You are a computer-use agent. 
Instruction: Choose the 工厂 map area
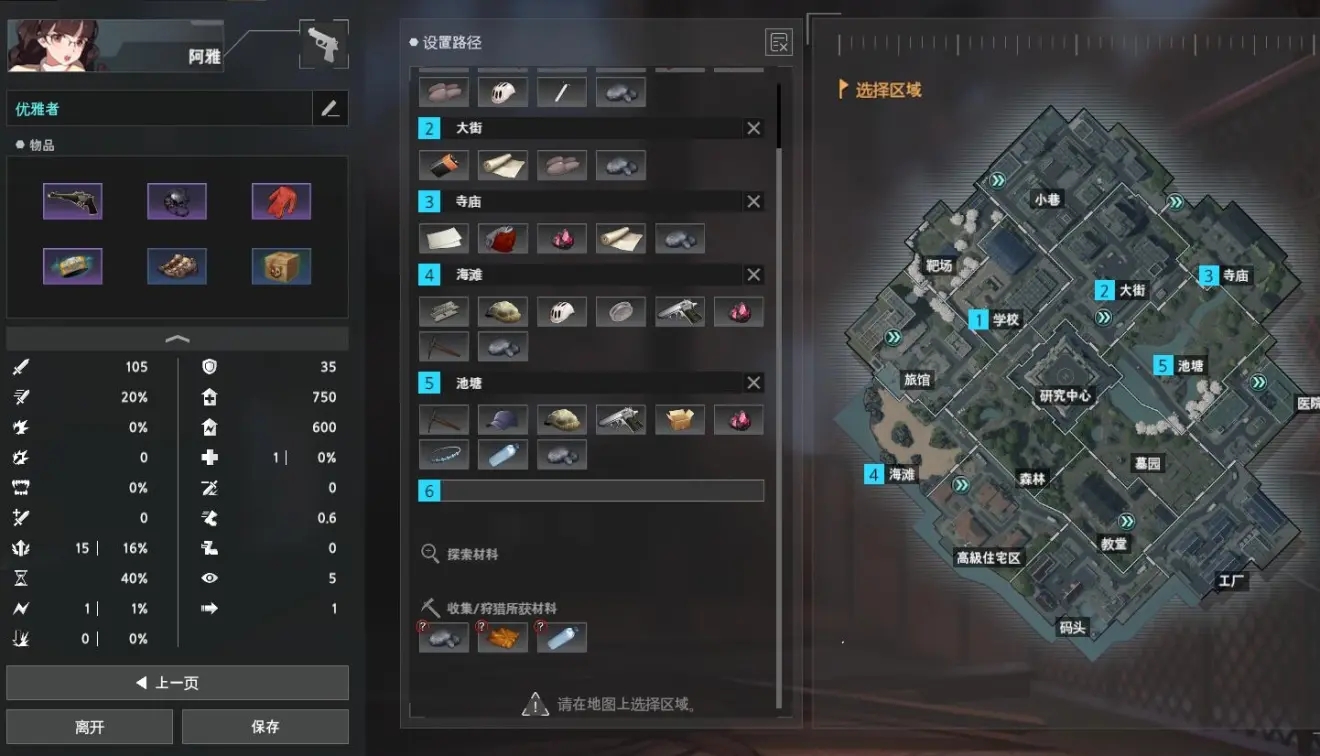1232,580
